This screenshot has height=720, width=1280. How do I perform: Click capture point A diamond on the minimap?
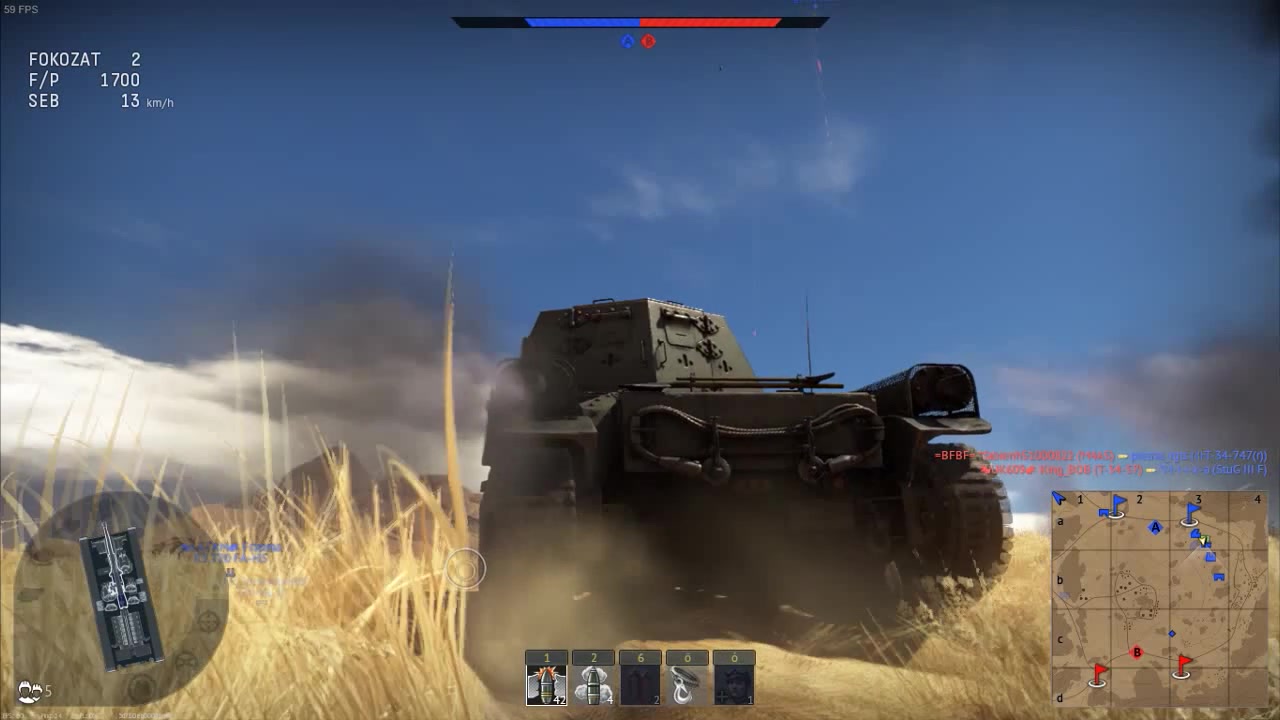pos(1155,526)
